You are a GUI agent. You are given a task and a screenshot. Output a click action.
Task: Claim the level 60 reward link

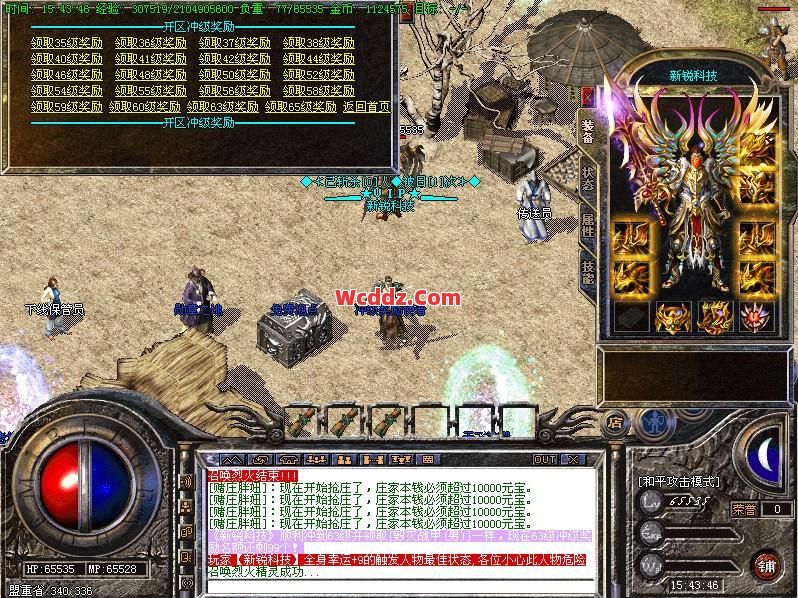pyautogui.click(x=146, y=106)
